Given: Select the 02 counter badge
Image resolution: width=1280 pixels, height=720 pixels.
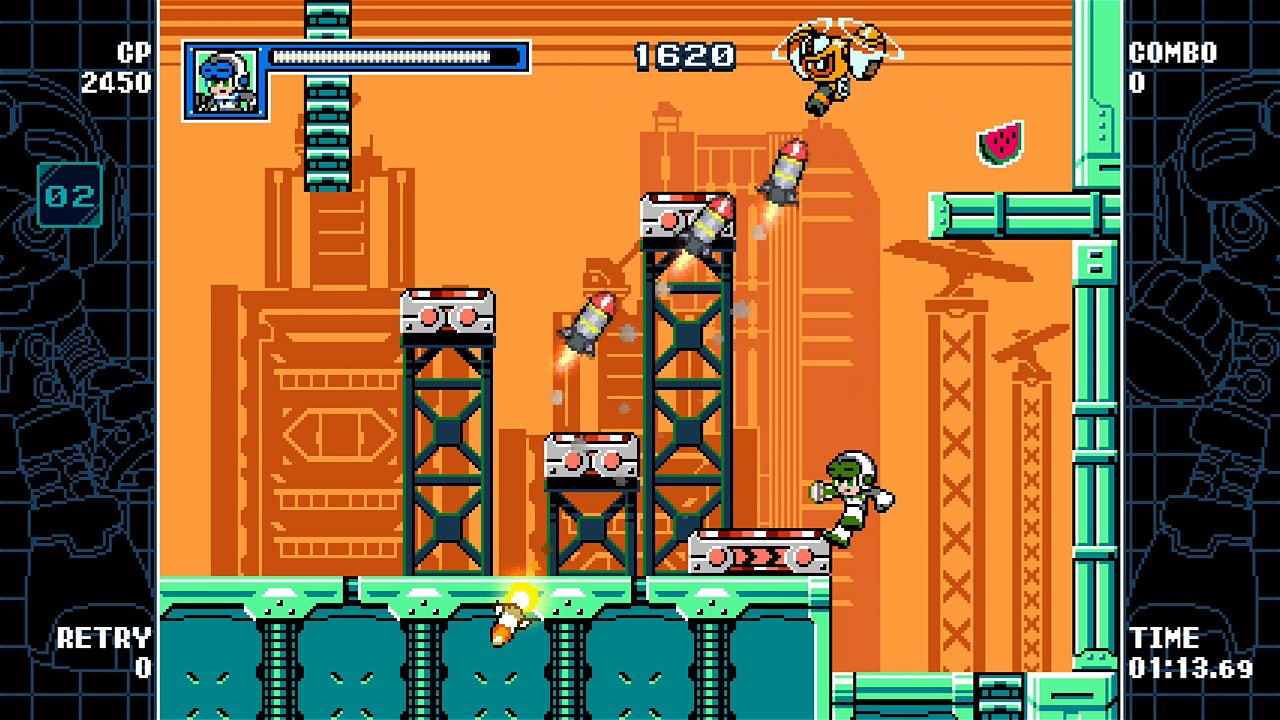Looking at the screenshot, I should click(x=69, y=195).
